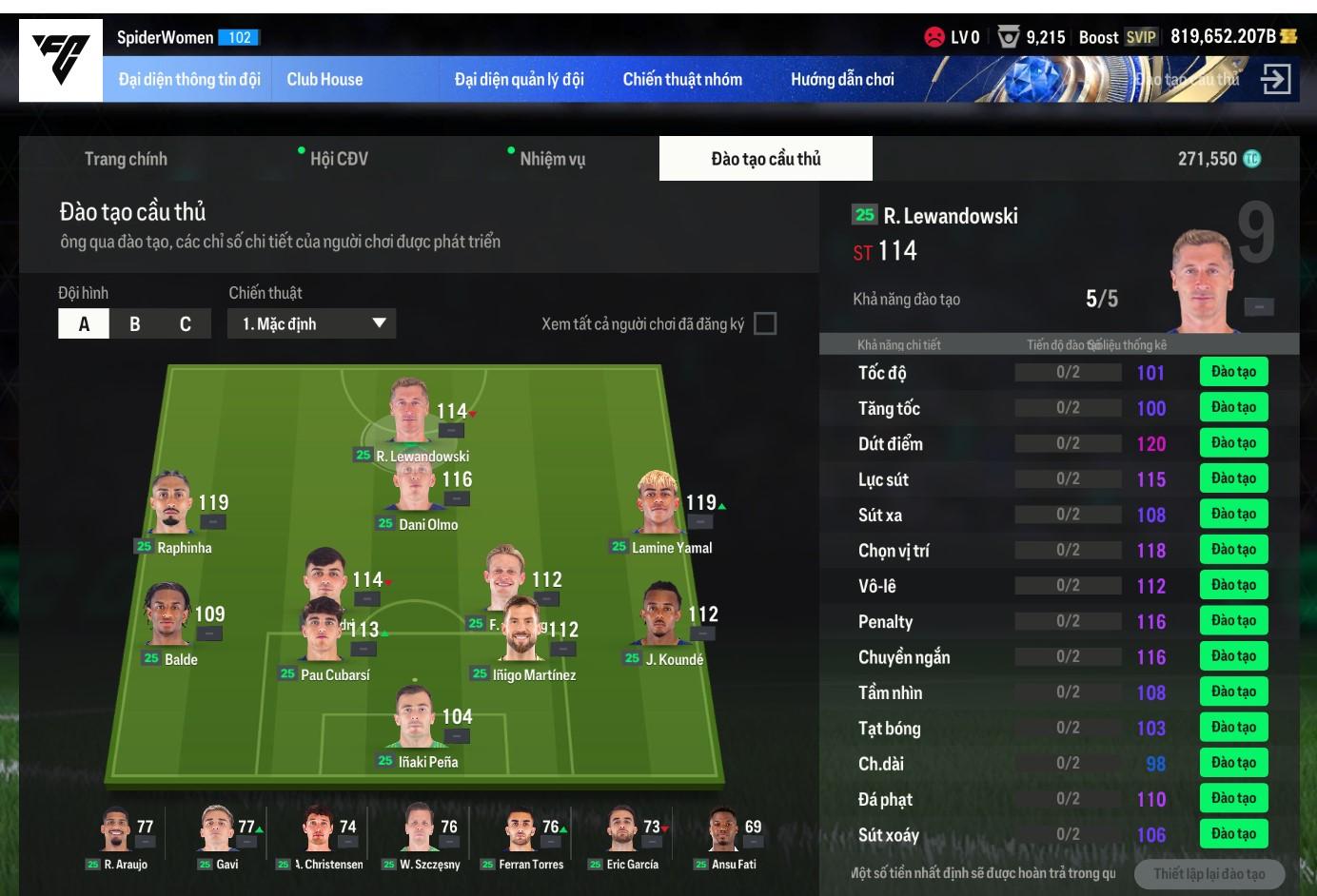The width and height of the screenshot is (1317, 896).
Task: Toggle the show all registered players checkbox
Action: pyautogui.click(x=764, y=324)
